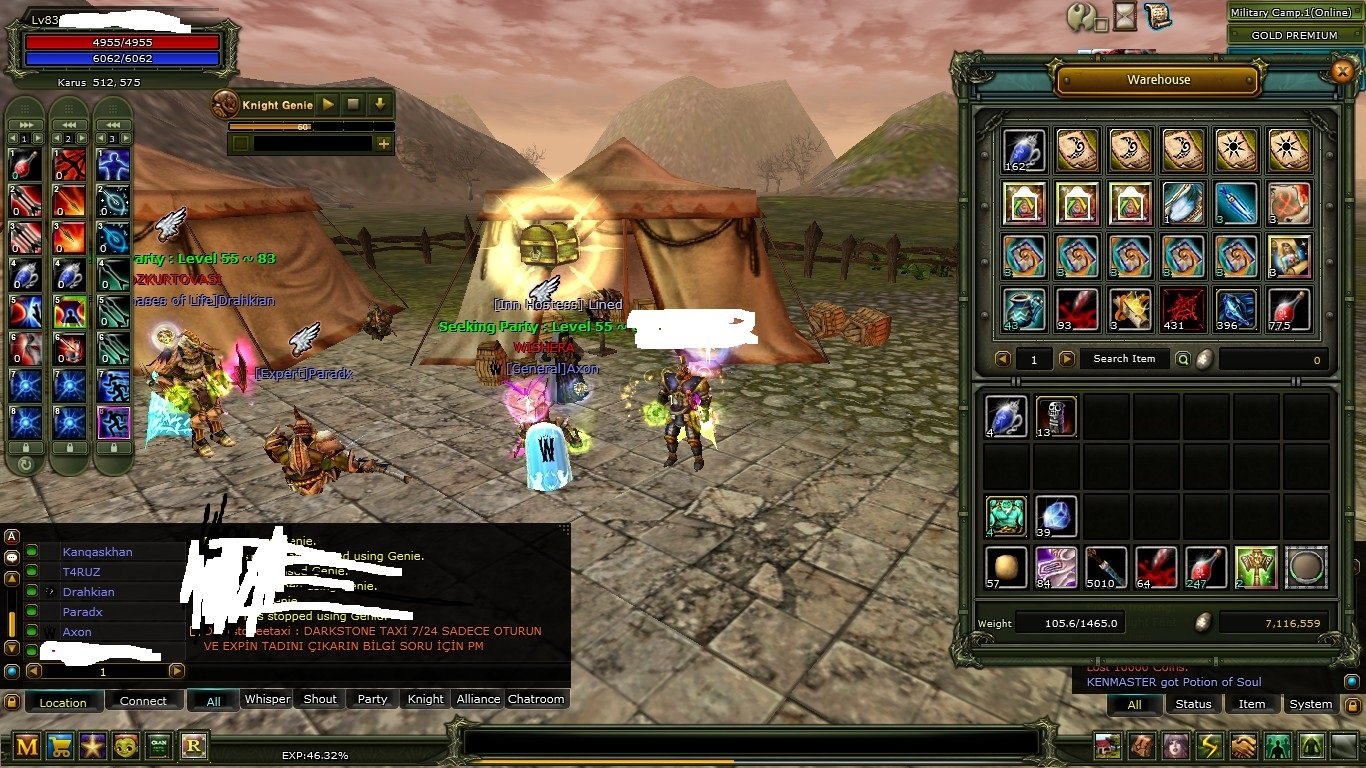Choose the skull totem item stack of 13

point(1056,417)
